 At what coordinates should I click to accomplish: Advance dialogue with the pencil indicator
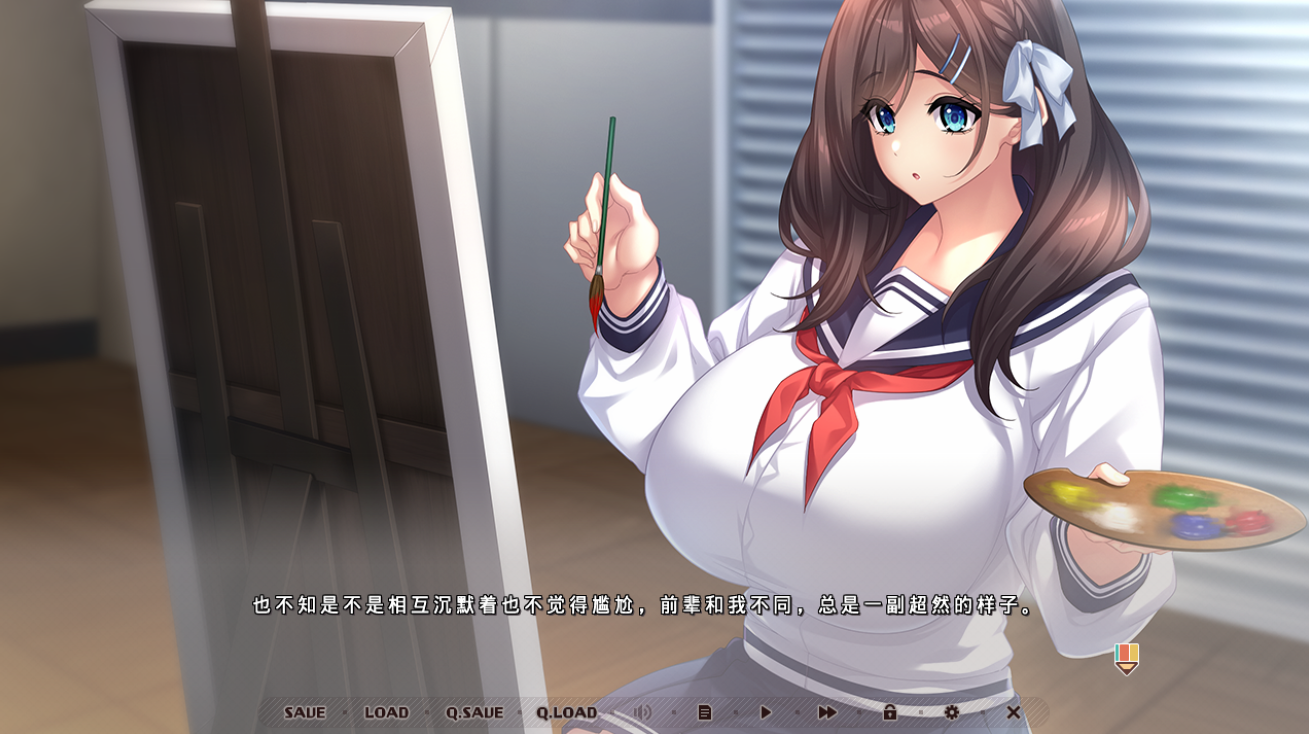pyautogui.click(x=1127, y=659)
